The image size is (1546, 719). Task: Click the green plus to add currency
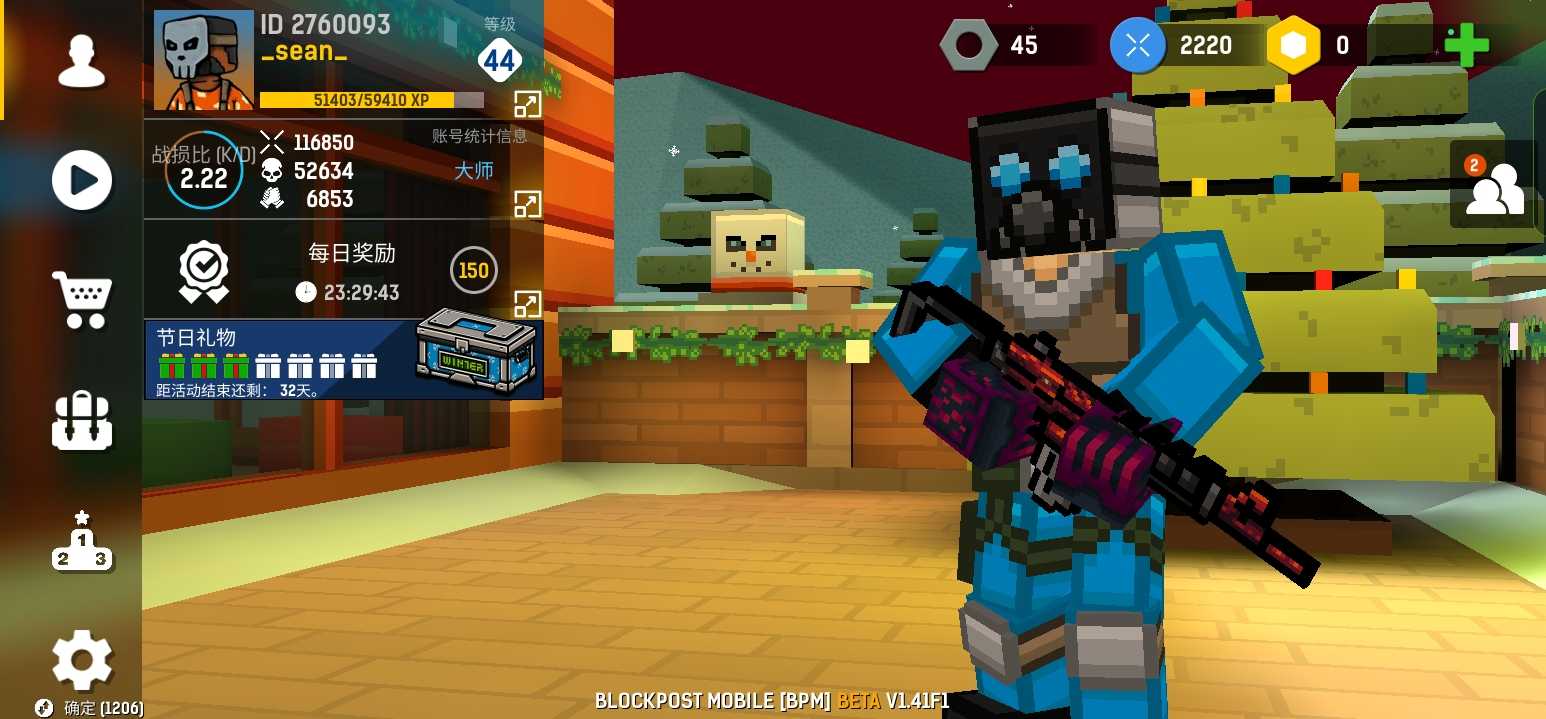click(1466, 45)
